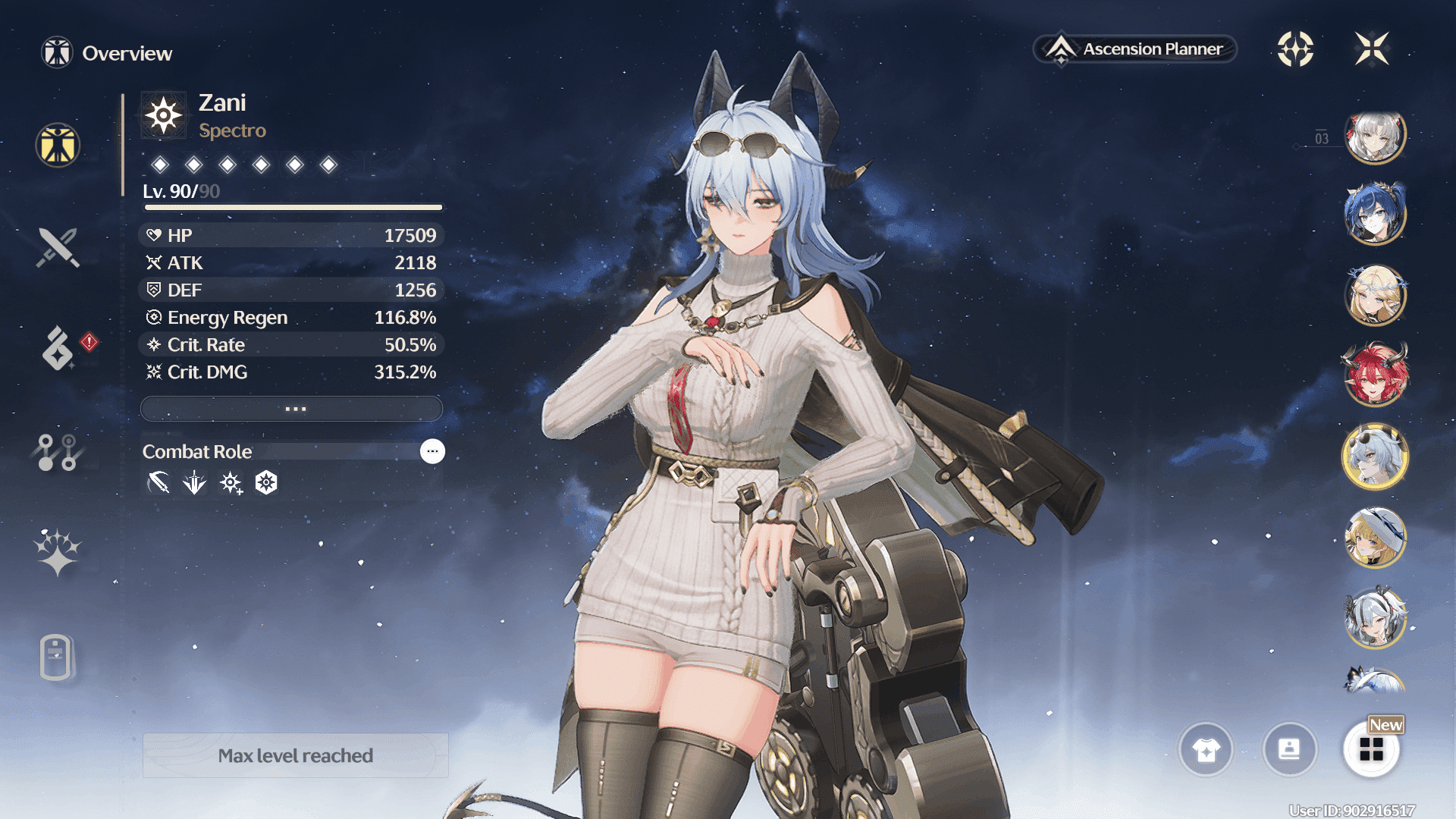Open the Resonance Chain sparkle tab
The width and height of the screenshot is (1456, 819).
pos(58,551)
